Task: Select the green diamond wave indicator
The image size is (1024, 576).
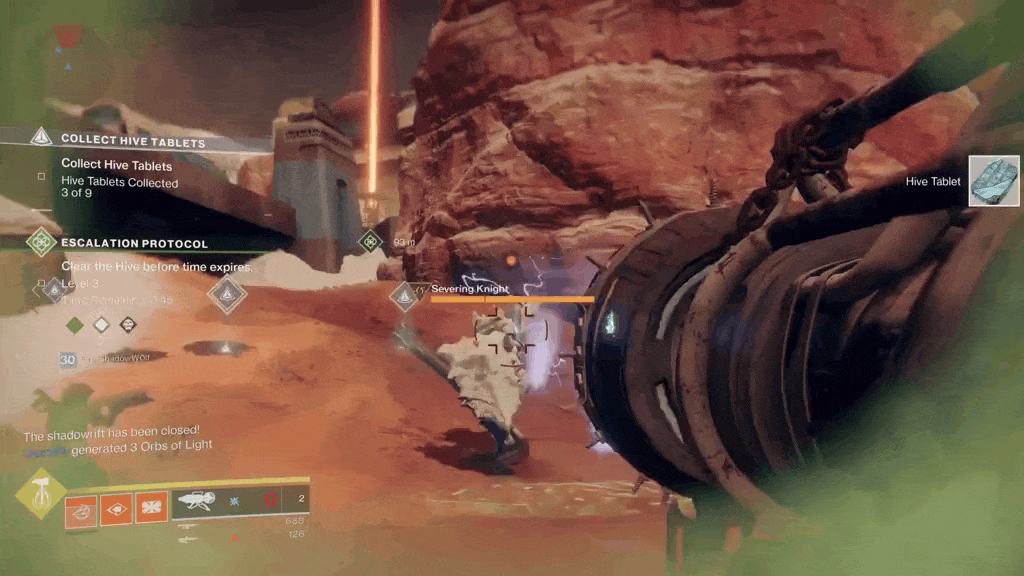Action: [74, 325]
